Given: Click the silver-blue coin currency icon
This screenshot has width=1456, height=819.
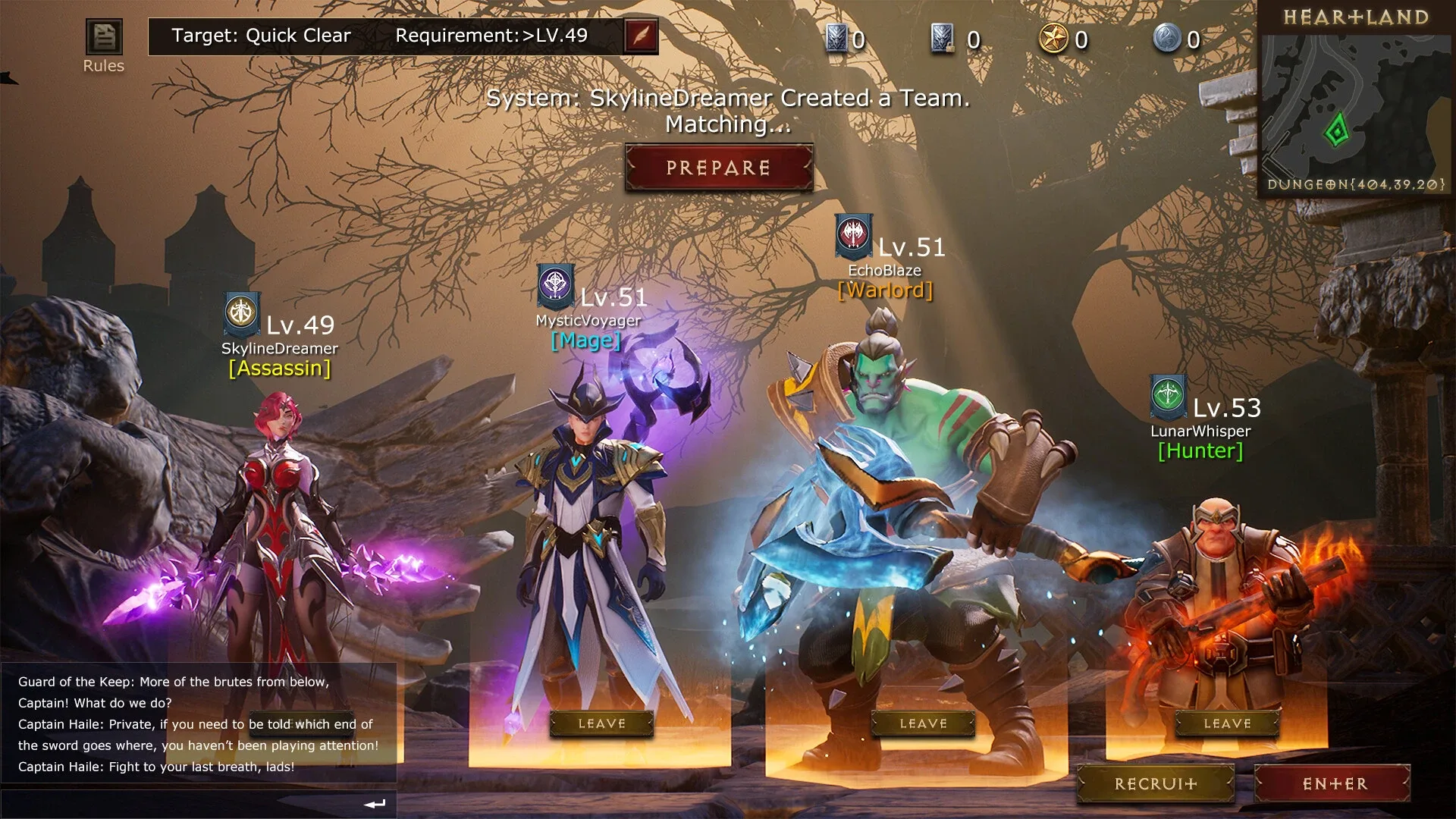Looking at the screenshot, I should click(x=1167, y=39).
